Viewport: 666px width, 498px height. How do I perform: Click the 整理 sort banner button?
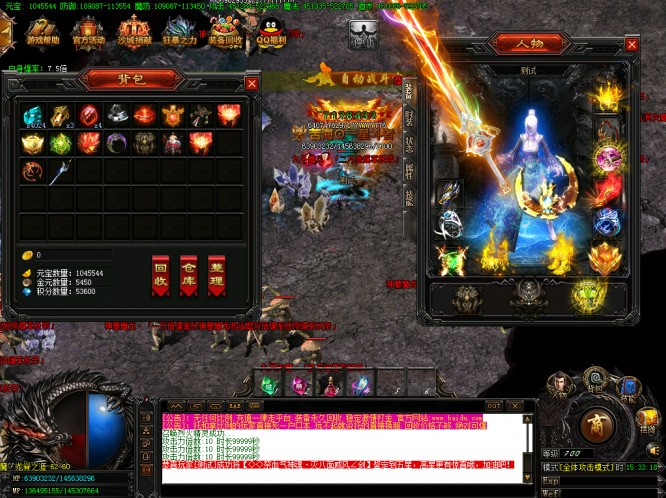[216, 275]
